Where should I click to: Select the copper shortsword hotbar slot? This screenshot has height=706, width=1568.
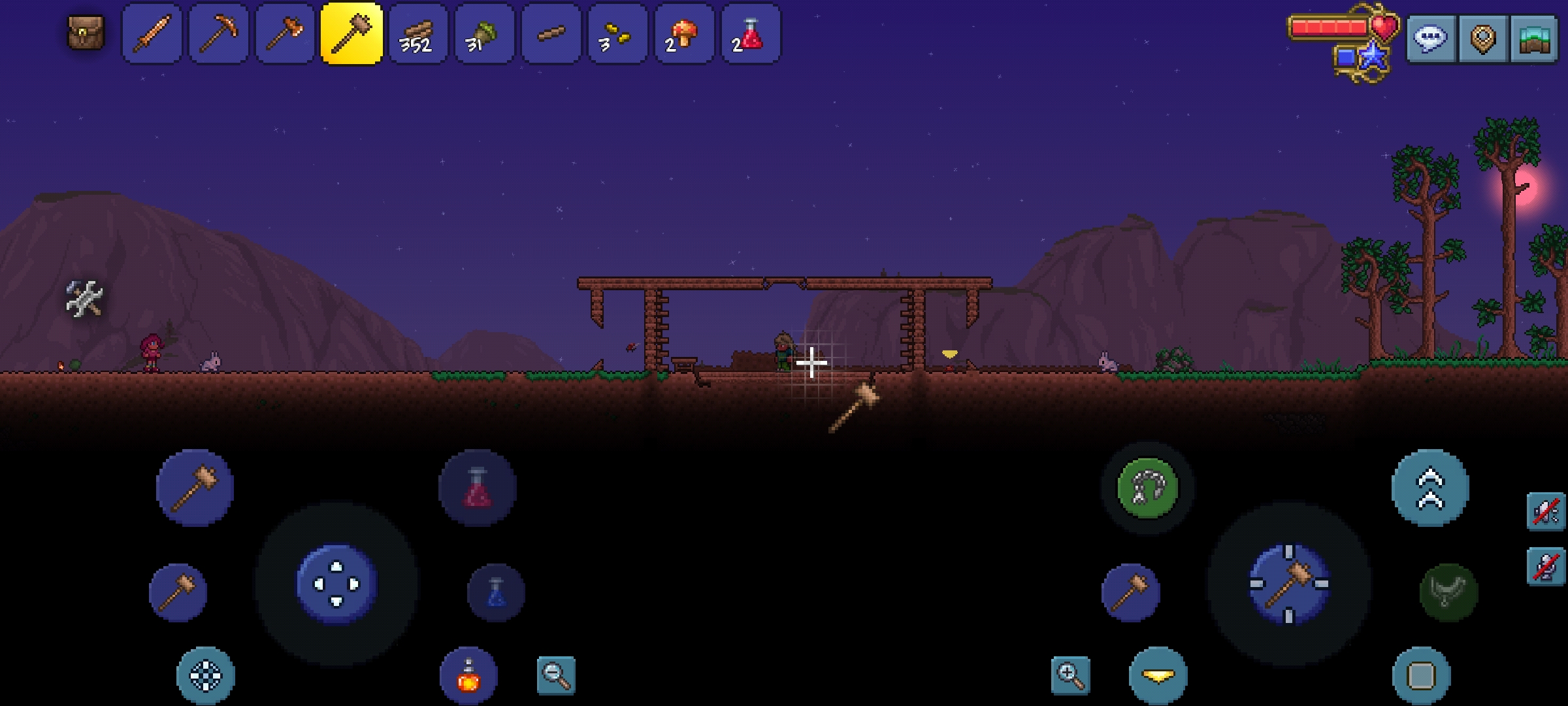click(152, 34)
